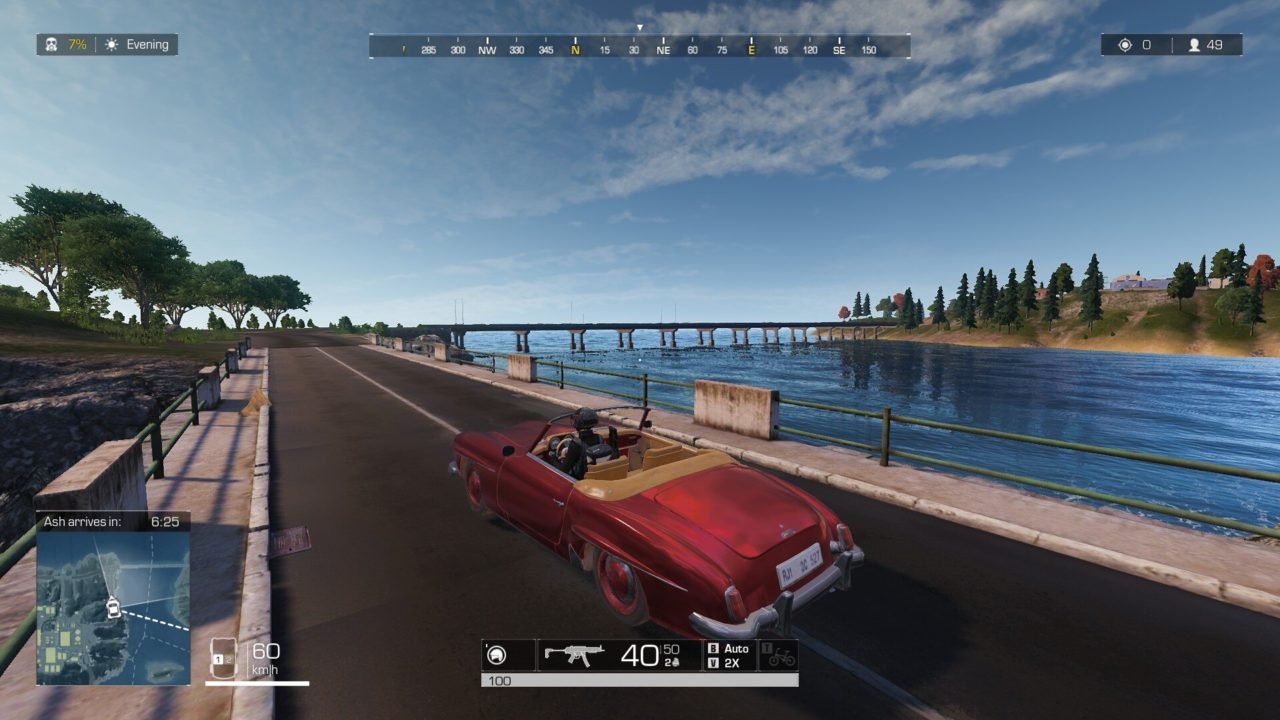The height and width of the screenshot is (720, 1280).
Task: Open the minimap in the corner
Action: point(113,607)
